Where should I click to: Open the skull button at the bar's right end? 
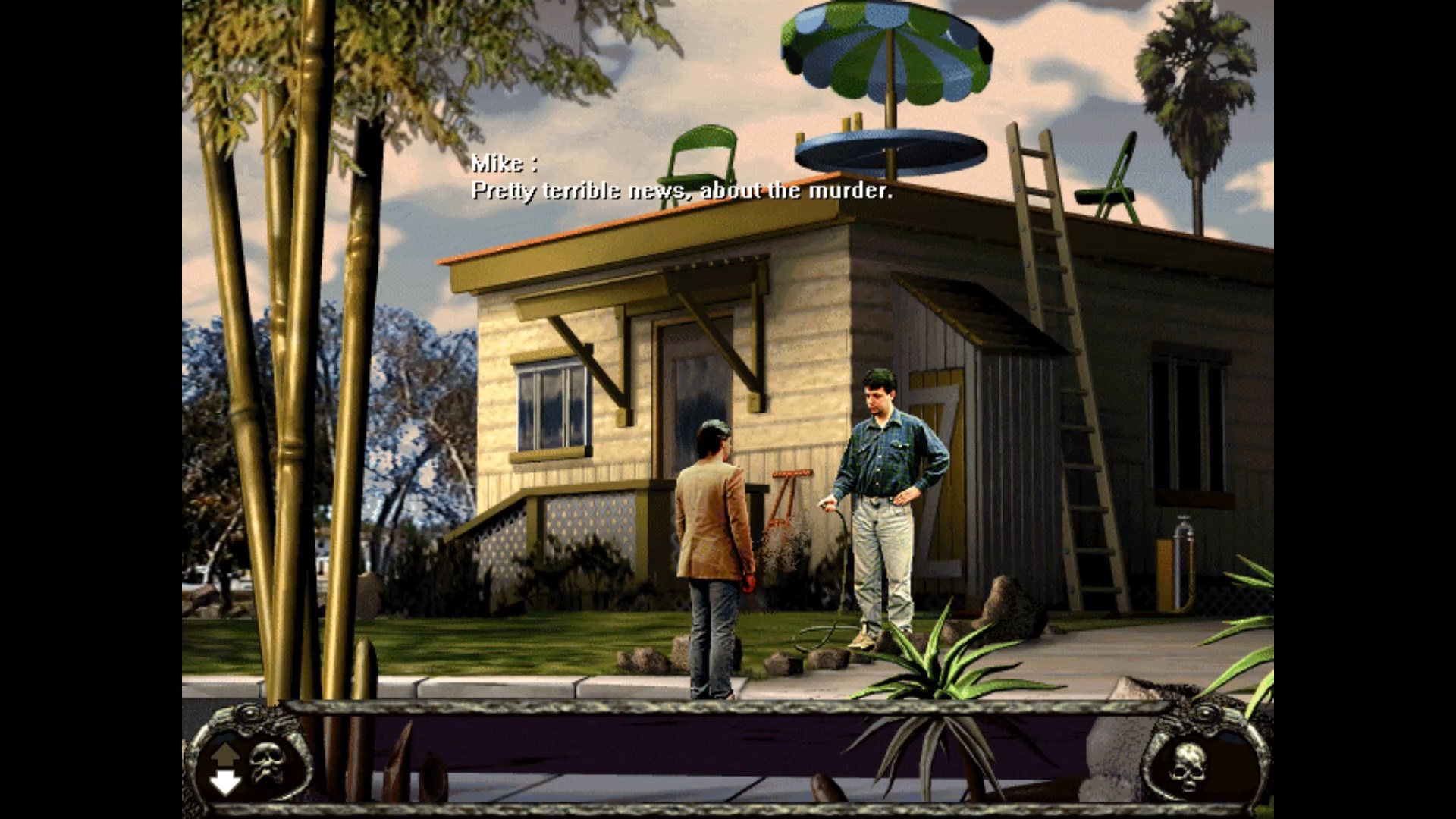click(1188, 767)
